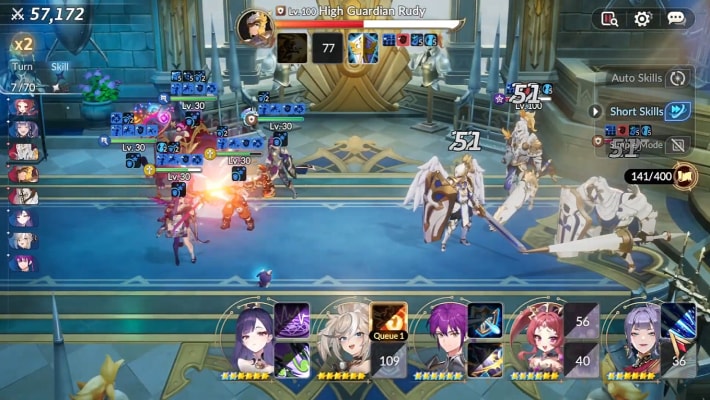Activate the green claw skill icon
The image size is (710, 400).
click(x=292, y=360)
